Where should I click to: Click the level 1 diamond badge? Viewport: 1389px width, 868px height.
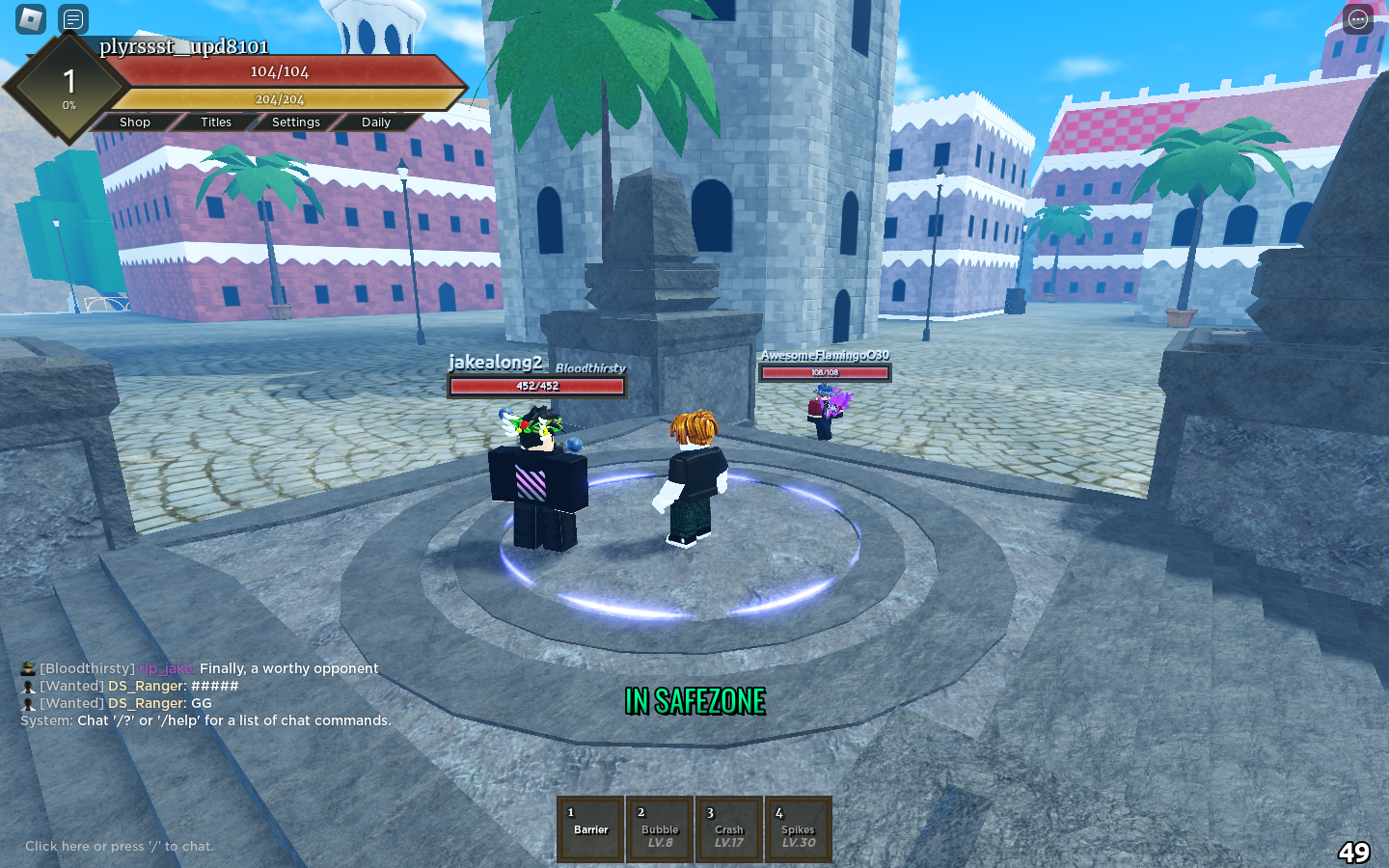(69, 83)
